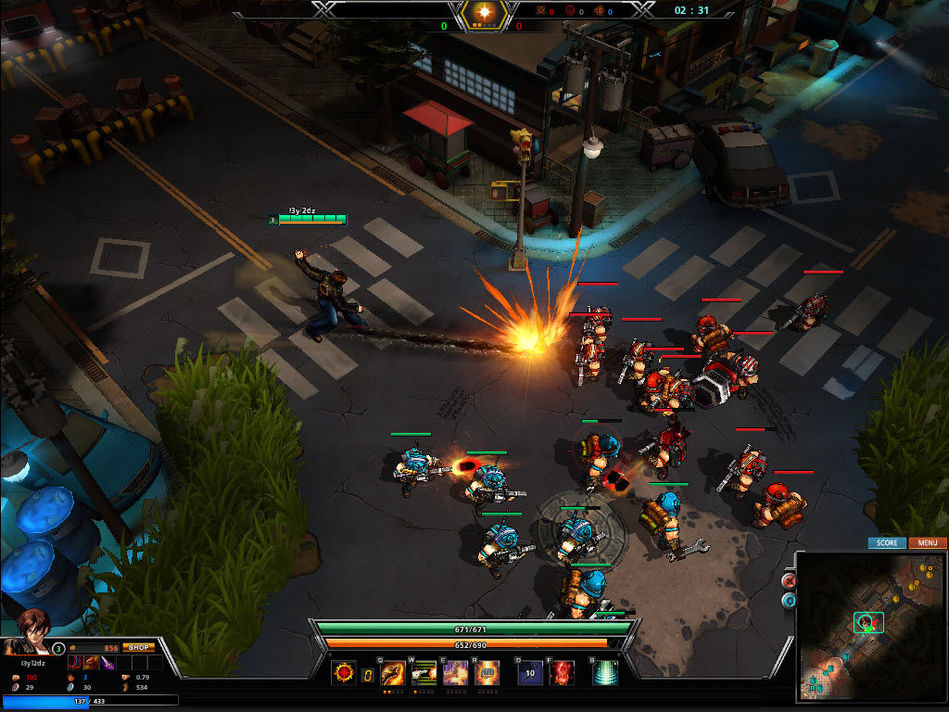Activate the W ability icon

(424, 673)
